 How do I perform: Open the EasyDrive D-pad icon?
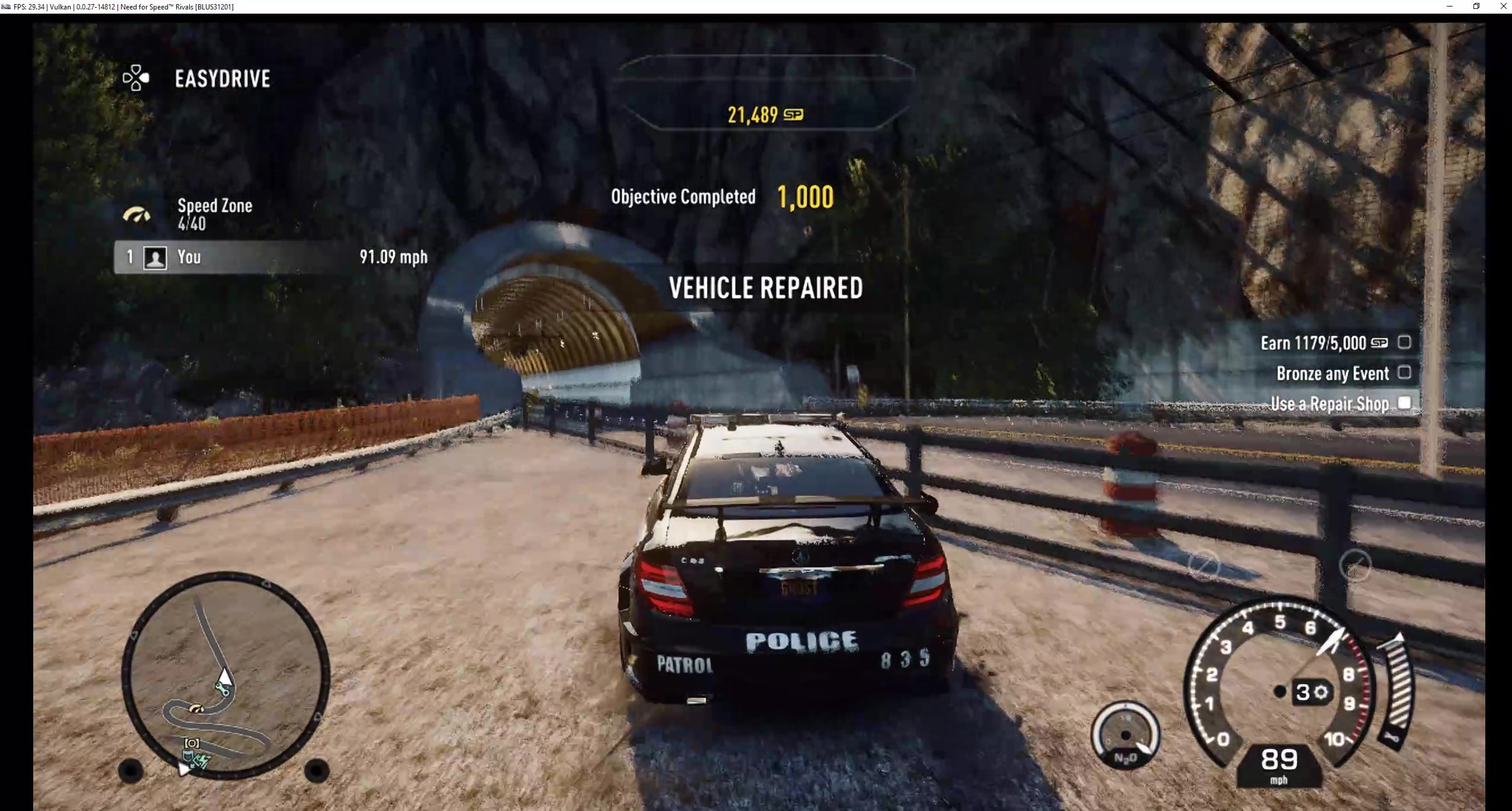pyautogui.click(x=135, y=78)
